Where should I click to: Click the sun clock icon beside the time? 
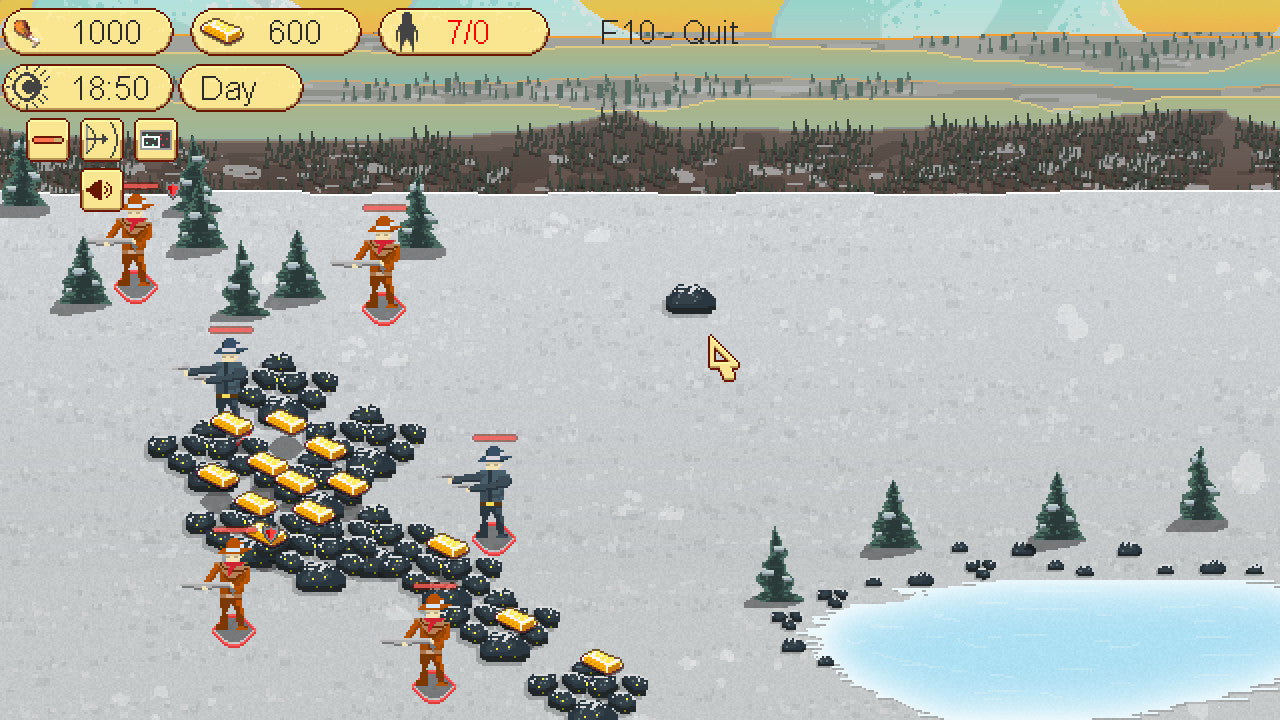point(28,88)
